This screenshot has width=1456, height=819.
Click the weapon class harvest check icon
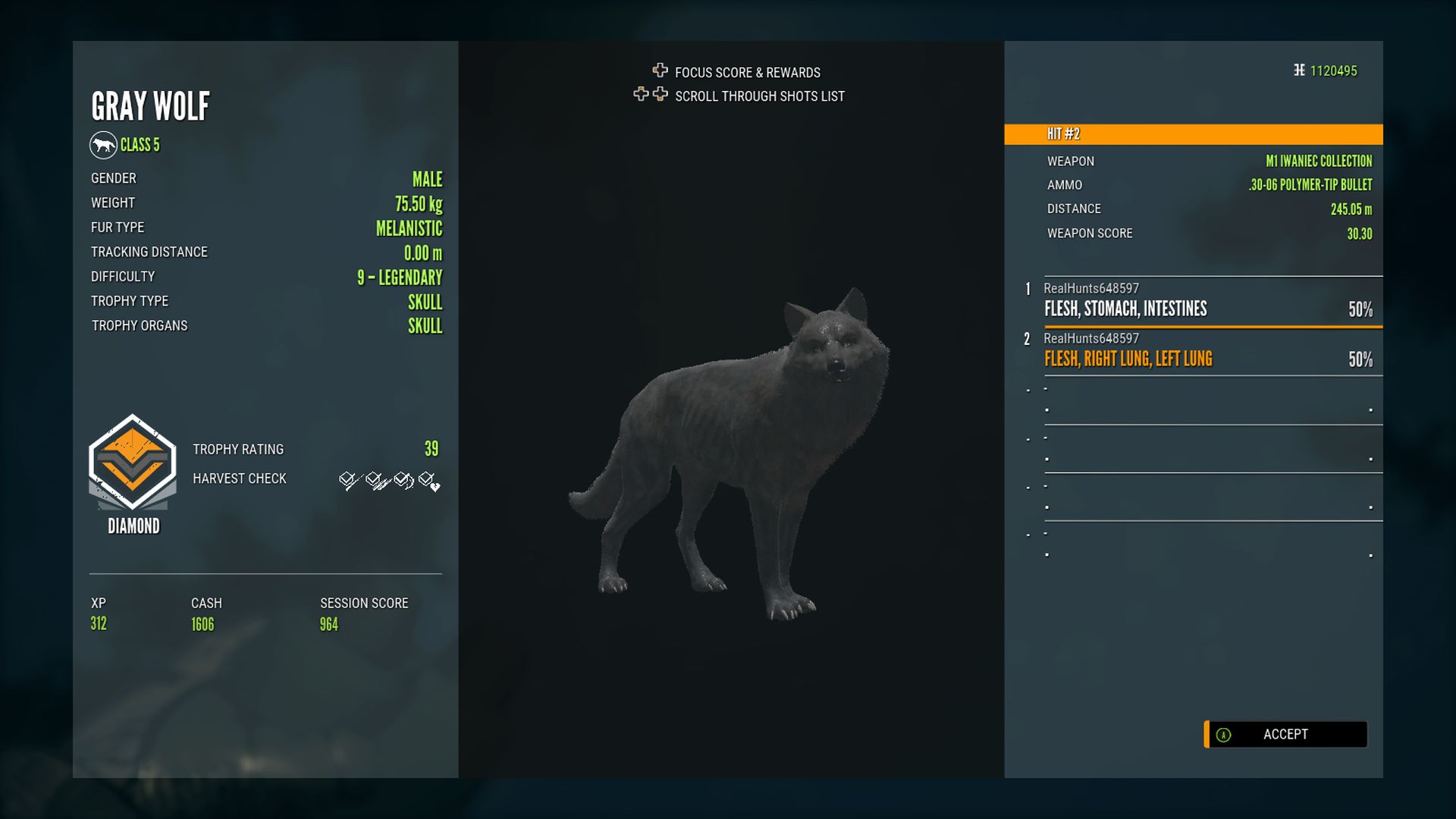pyautogui.click(x=373, y=479)
